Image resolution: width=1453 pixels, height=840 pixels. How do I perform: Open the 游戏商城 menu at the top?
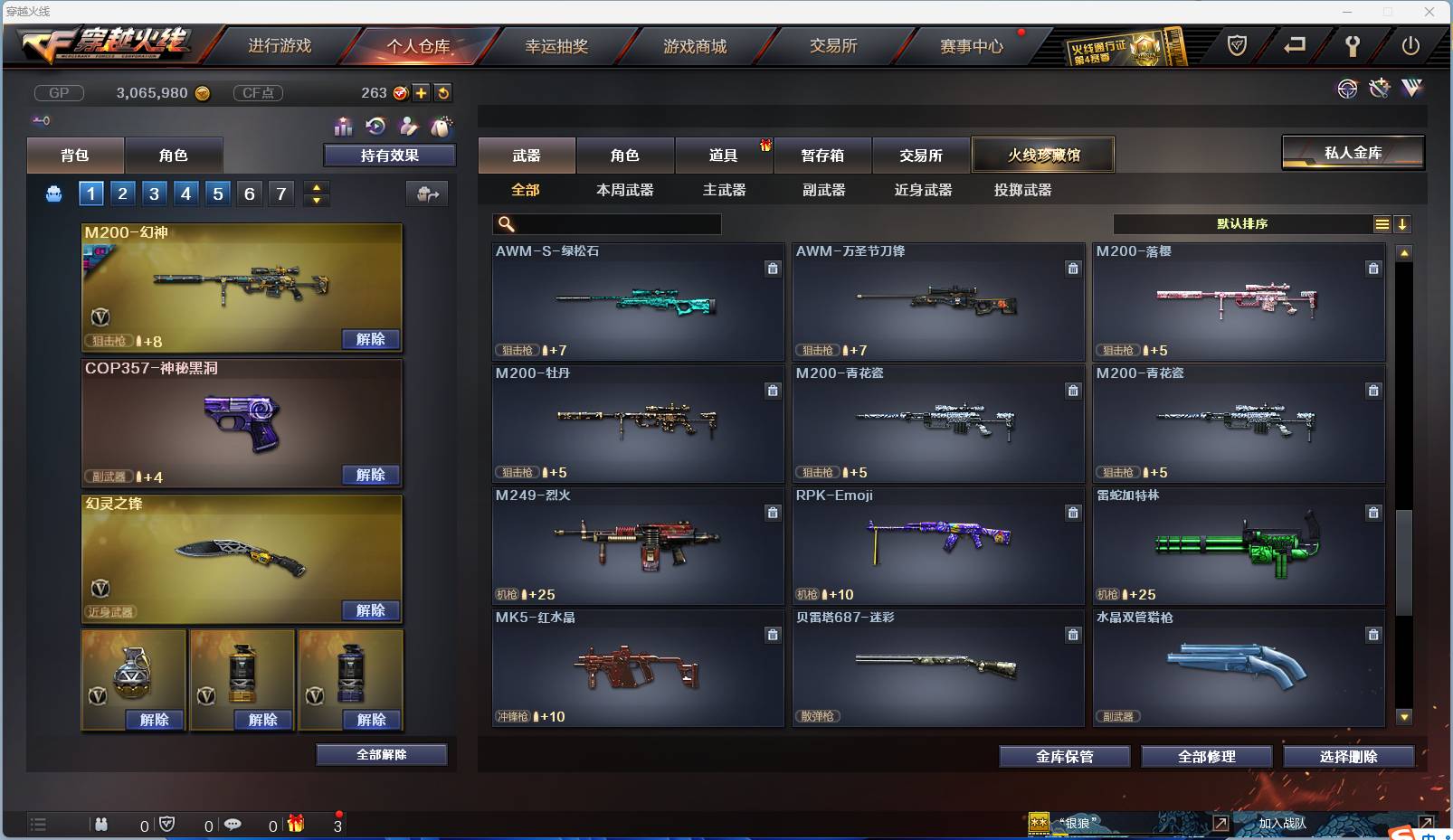click(x=697, y=46)
